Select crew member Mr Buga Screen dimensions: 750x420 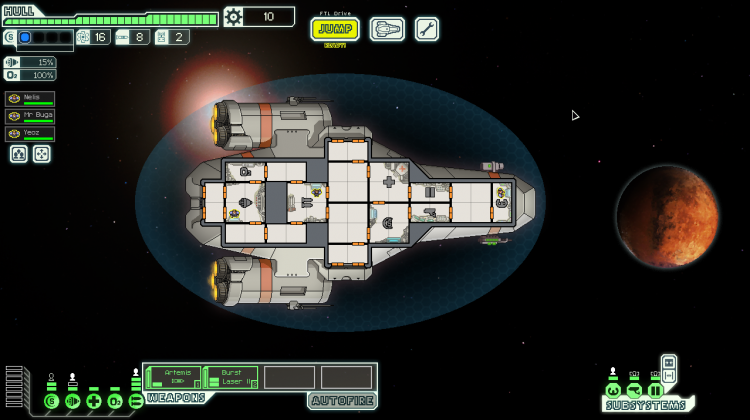pos(30,116)
